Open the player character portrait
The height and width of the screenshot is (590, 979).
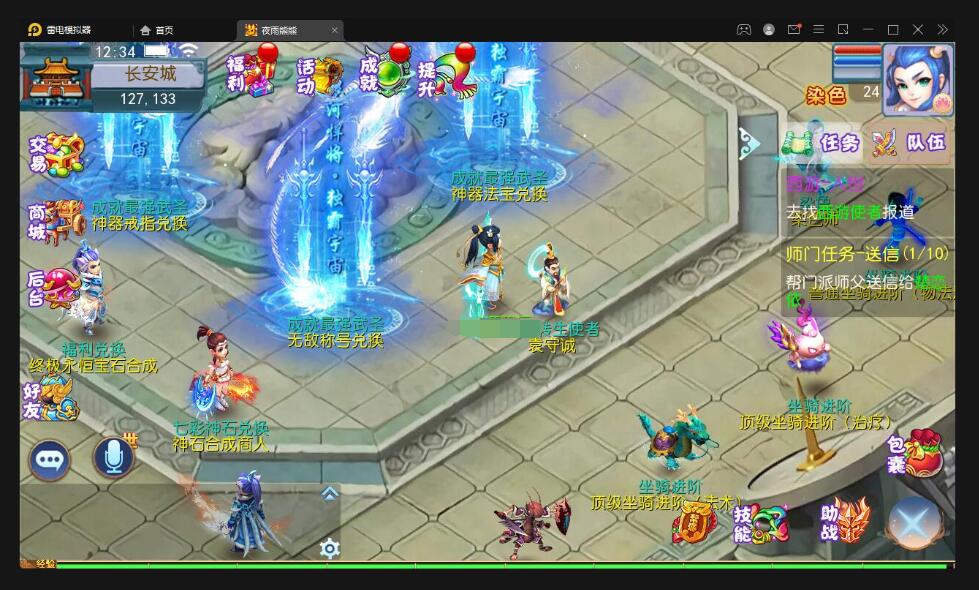pos(917,78)
